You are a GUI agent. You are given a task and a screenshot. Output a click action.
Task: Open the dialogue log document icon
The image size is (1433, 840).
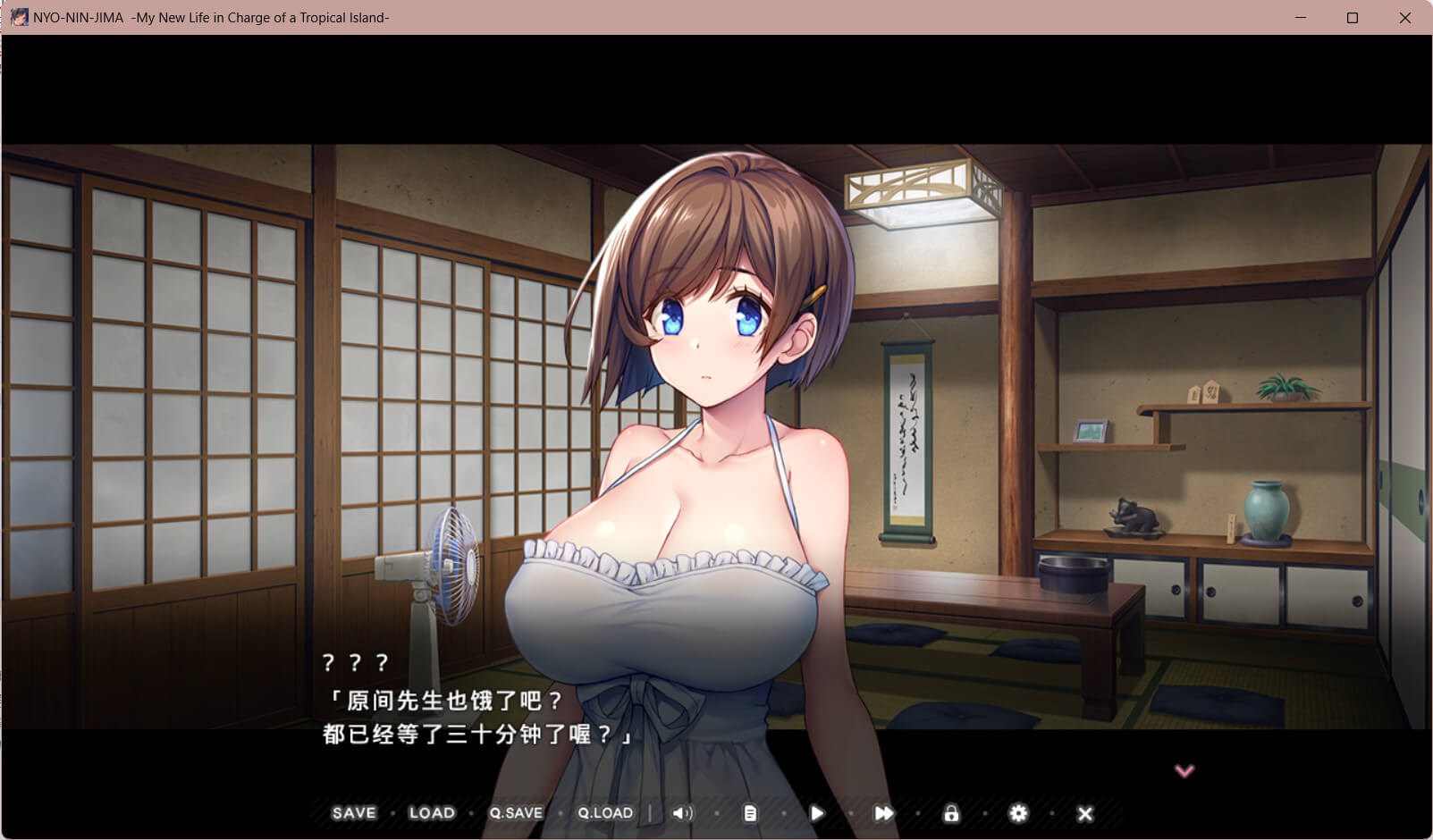[750, 813]
